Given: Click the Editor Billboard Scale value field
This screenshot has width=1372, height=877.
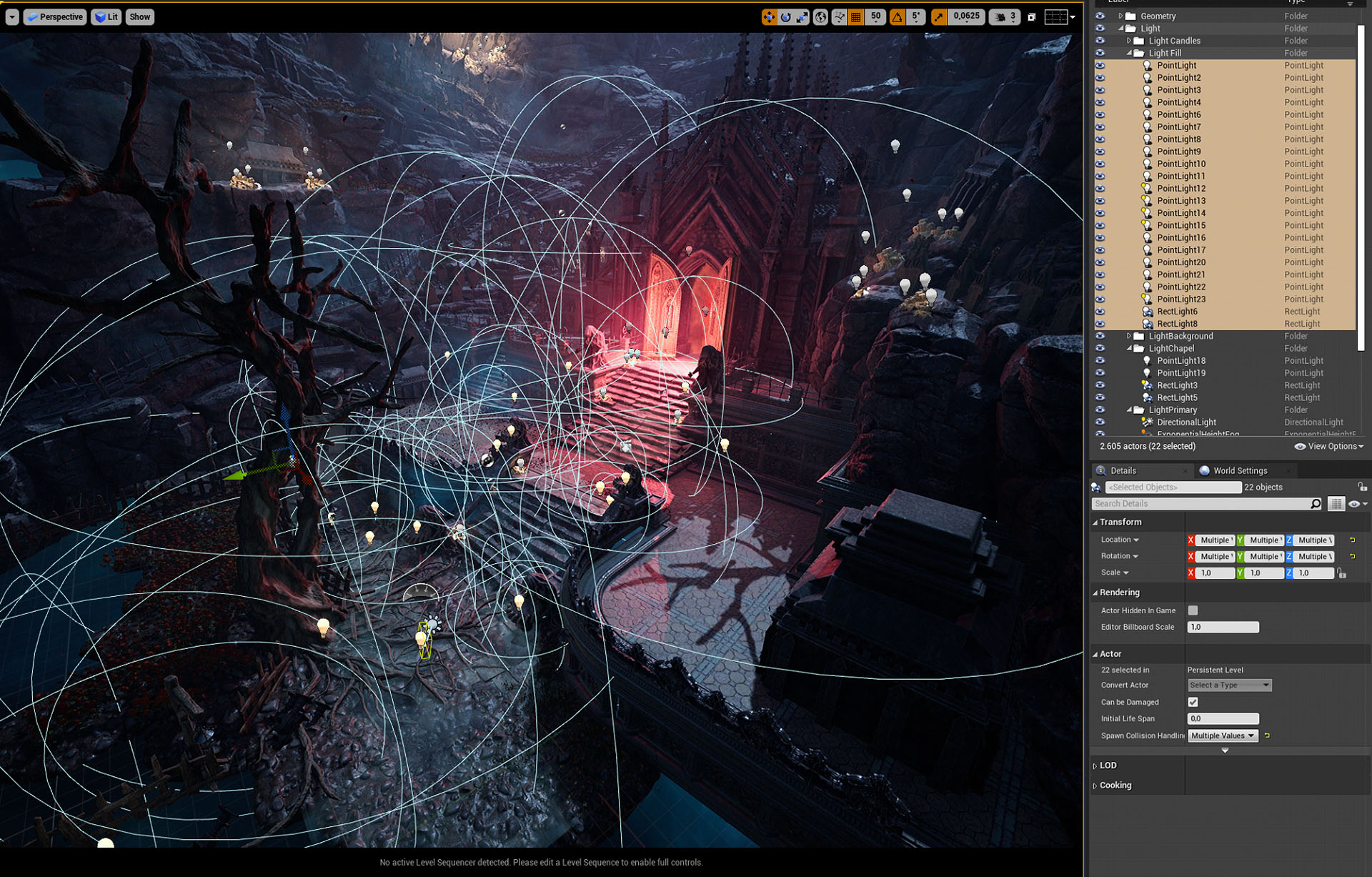Looking at the screenshot, I should tap(1223, 627).
